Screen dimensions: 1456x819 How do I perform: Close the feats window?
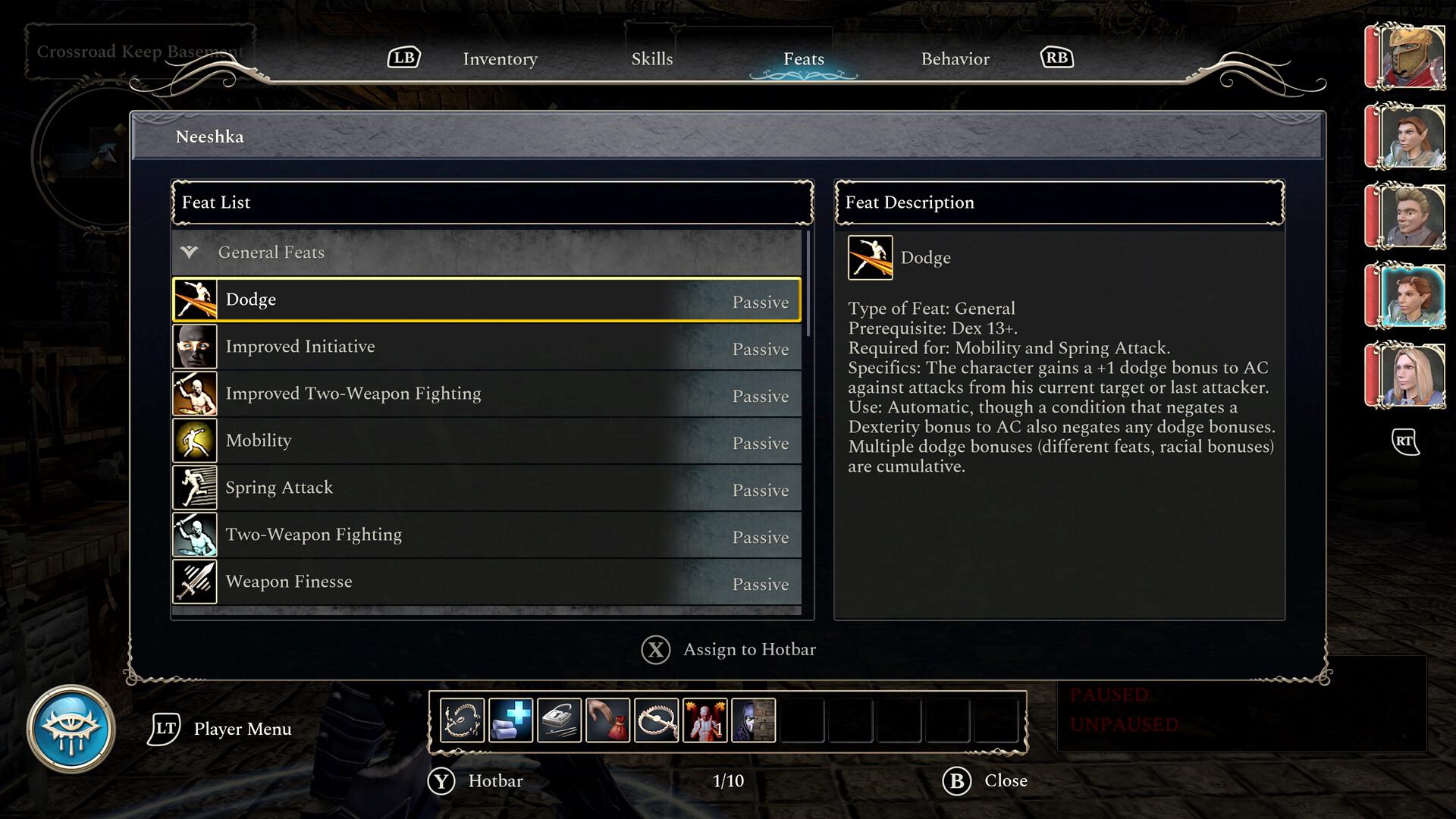959,780
